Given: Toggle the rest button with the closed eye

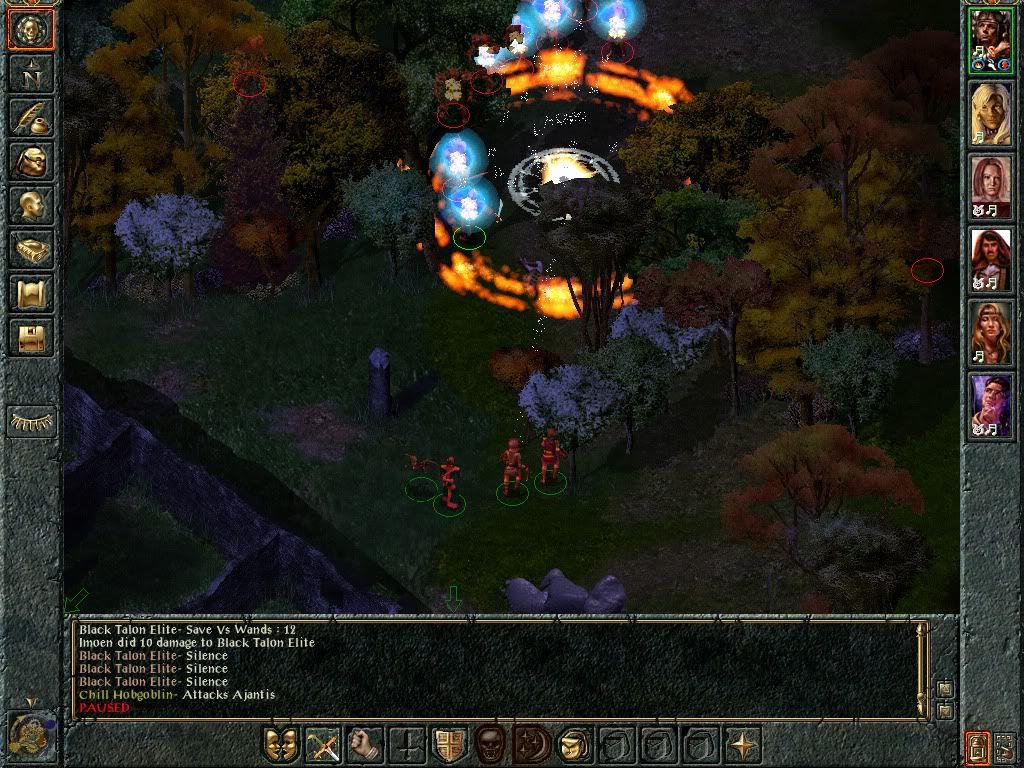Looking at the screenshot, I should point(31,421).
